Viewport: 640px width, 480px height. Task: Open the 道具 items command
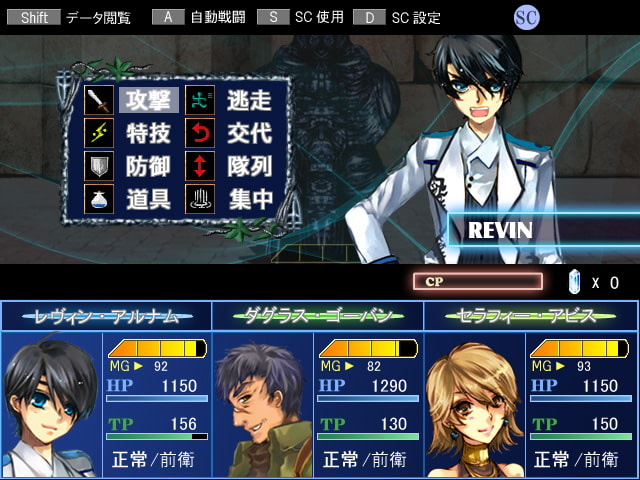tap(149, 199)
